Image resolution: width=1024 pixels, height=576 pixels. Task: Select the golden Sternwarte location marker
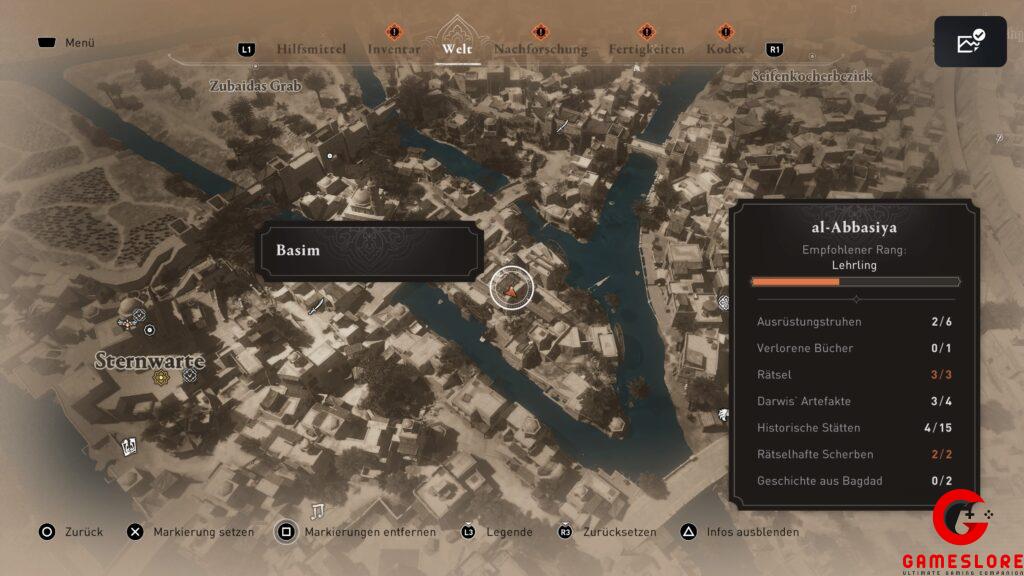click(x=160, y=378)
